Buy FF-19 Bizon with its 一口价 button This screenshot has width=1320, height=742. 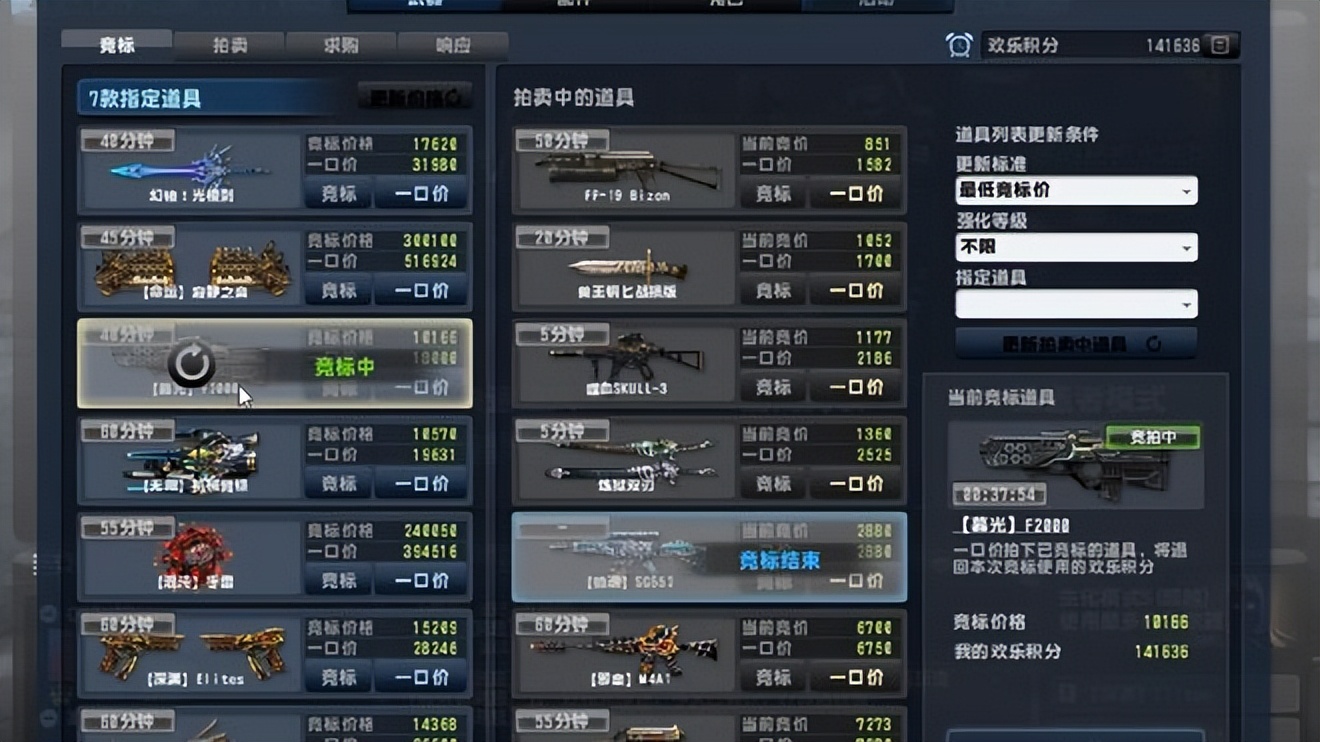coord(855,194)
